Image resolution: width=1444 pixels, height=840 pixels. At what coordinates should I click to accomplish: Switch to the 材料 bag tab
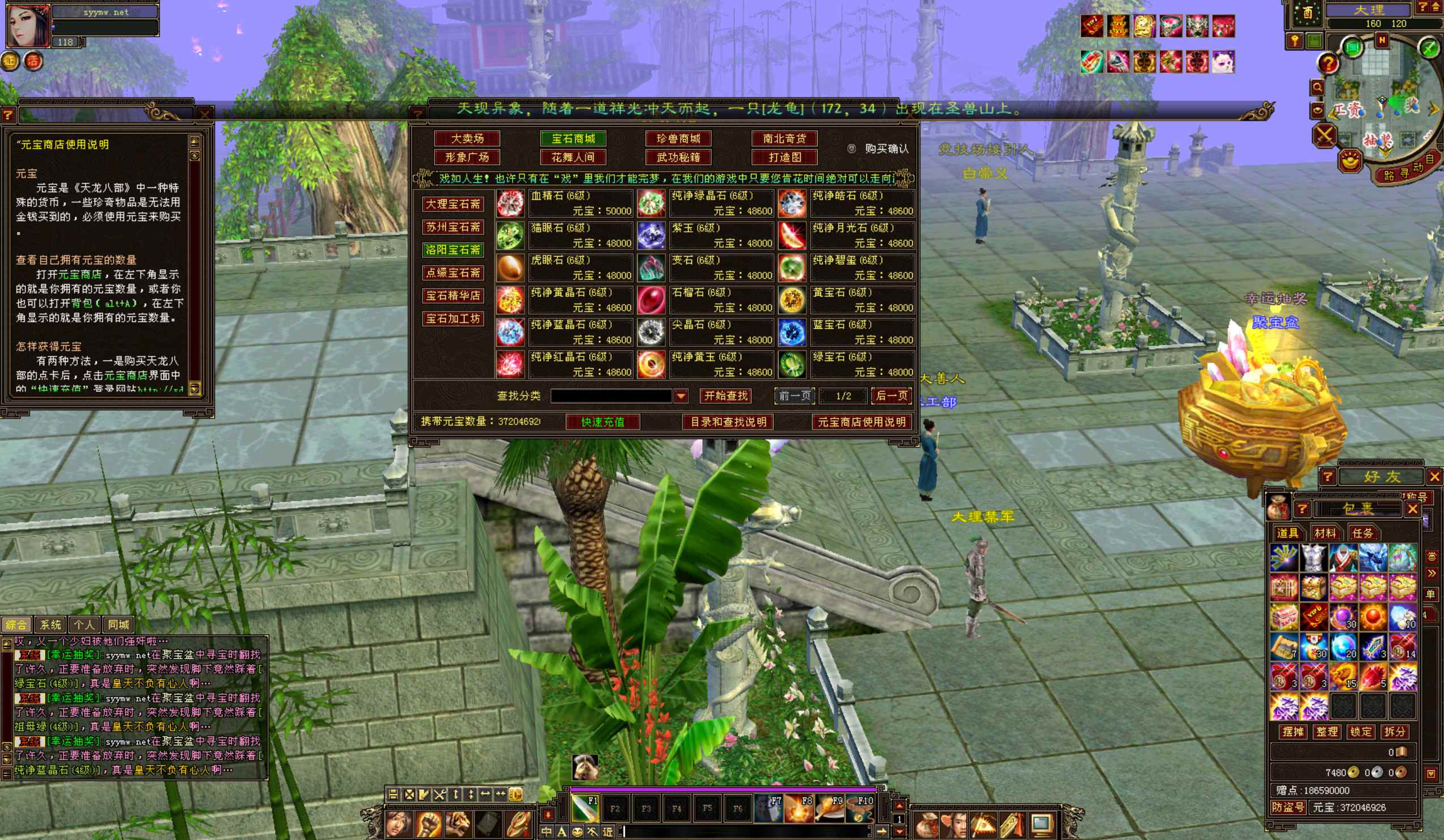point(1325,533)
